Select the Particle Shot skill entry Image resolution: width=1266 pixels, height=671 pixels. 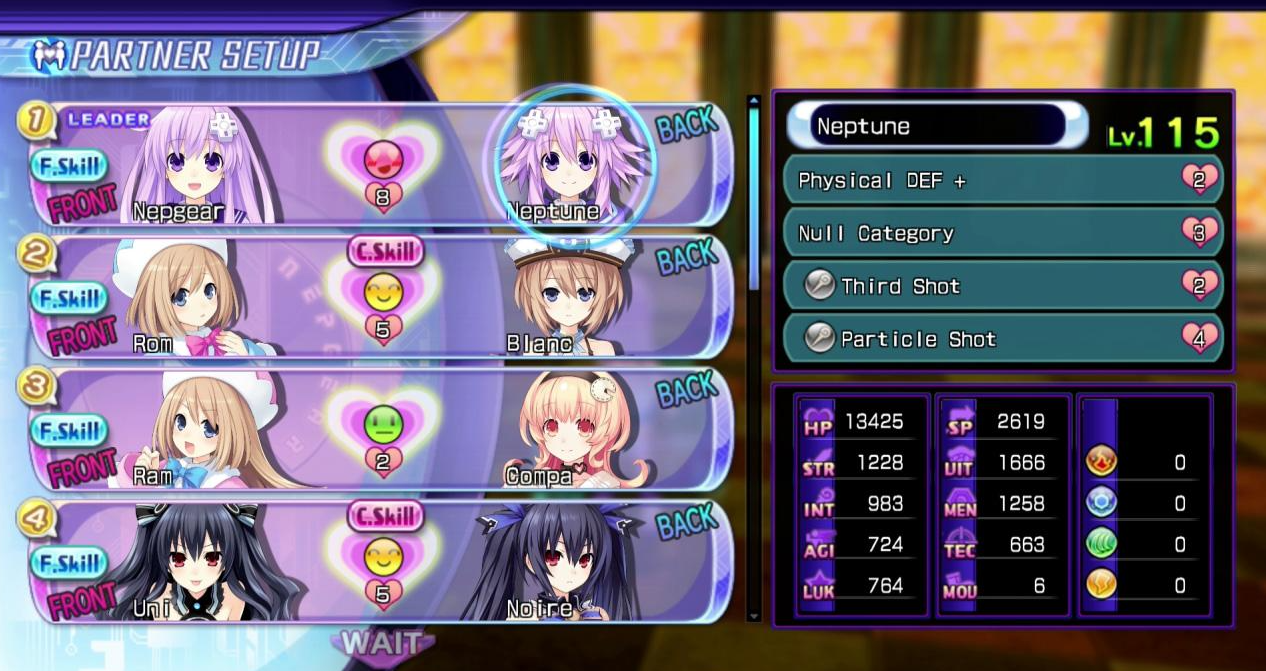(1002, 339)
